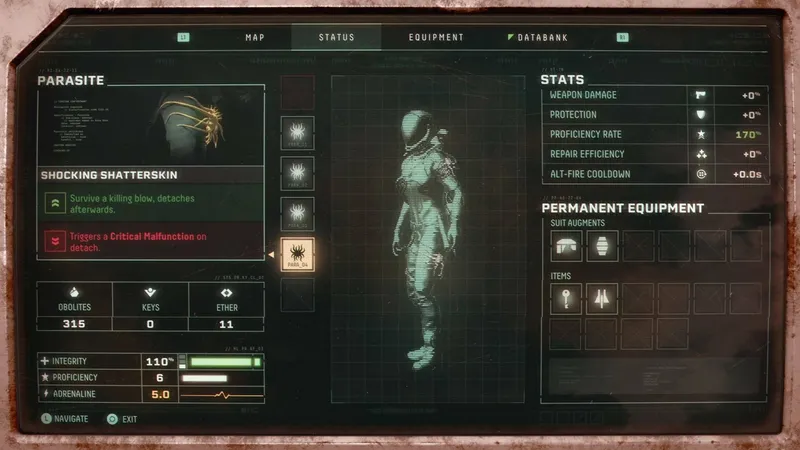800x450 pixels.
Task: Go to the Databank tab
Action: click(541, 38)
